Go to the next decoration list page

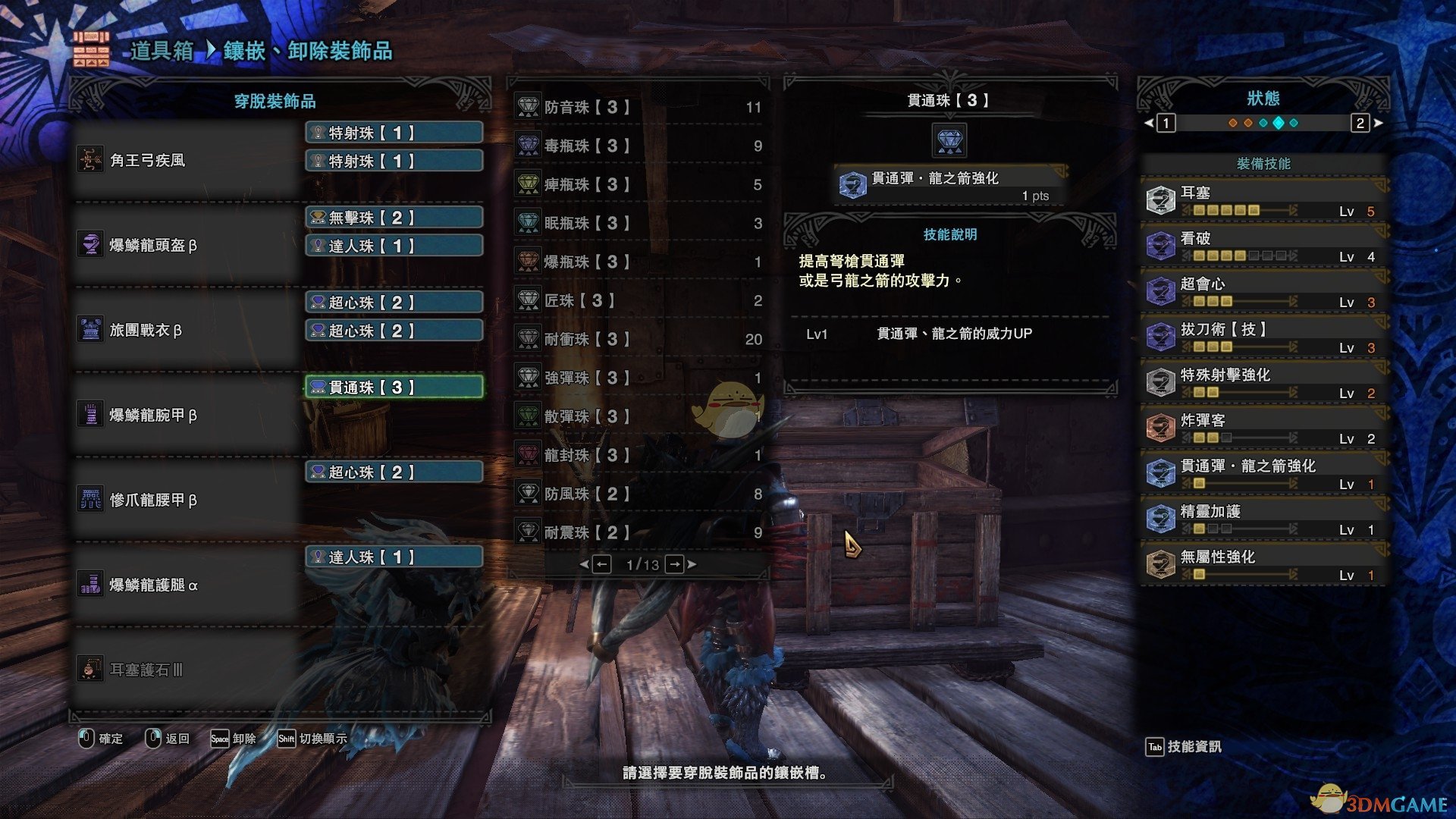pyautogui.click(x=675, y=564)
